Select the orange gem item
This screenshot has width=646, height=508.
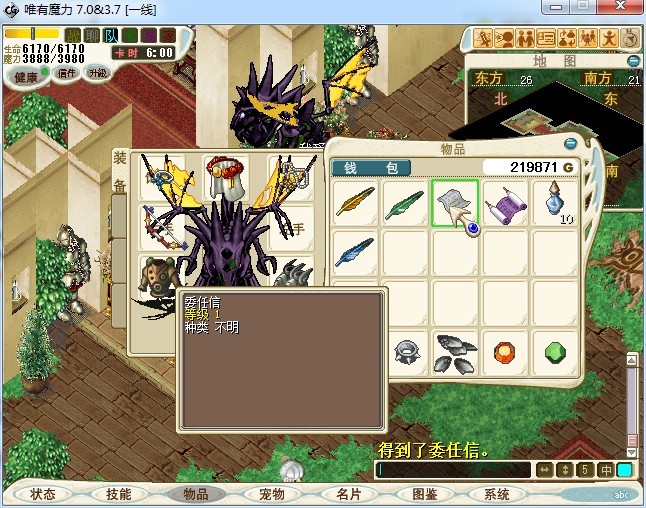(x=506, y=352)
